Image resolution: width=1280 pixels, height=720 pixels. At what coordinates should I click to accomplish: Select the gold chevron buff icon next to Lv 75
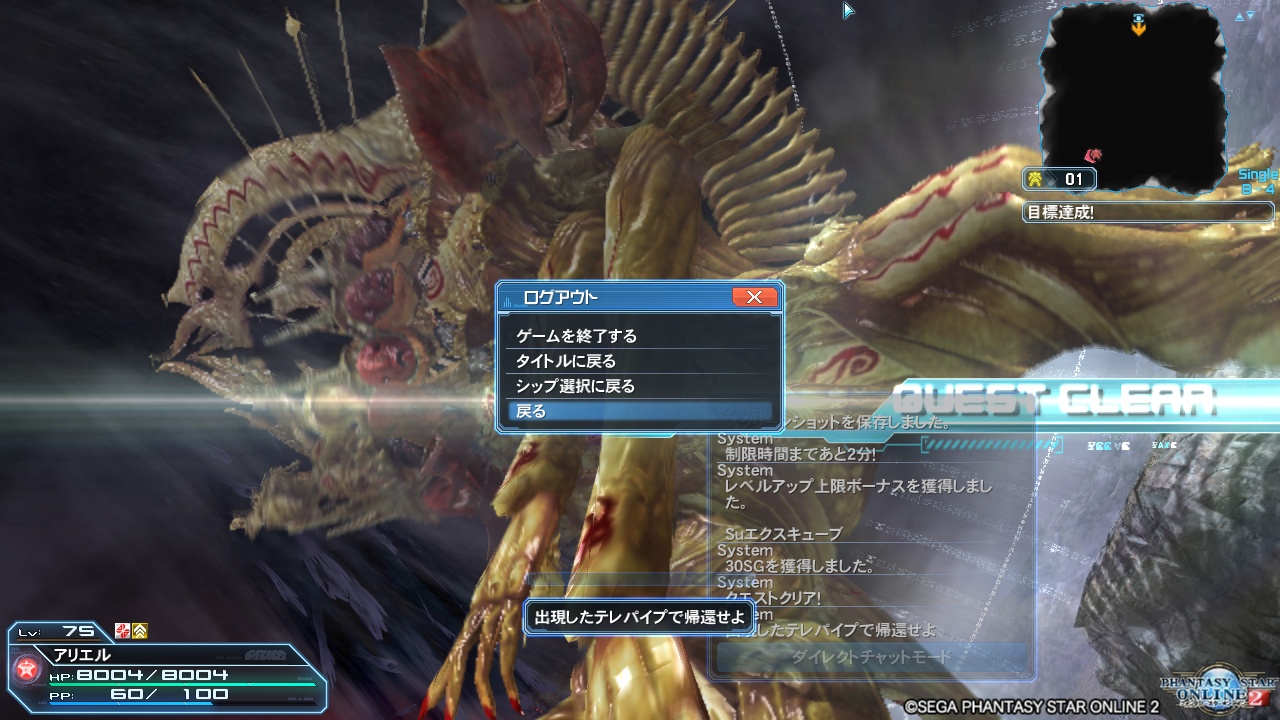[140, 632]
